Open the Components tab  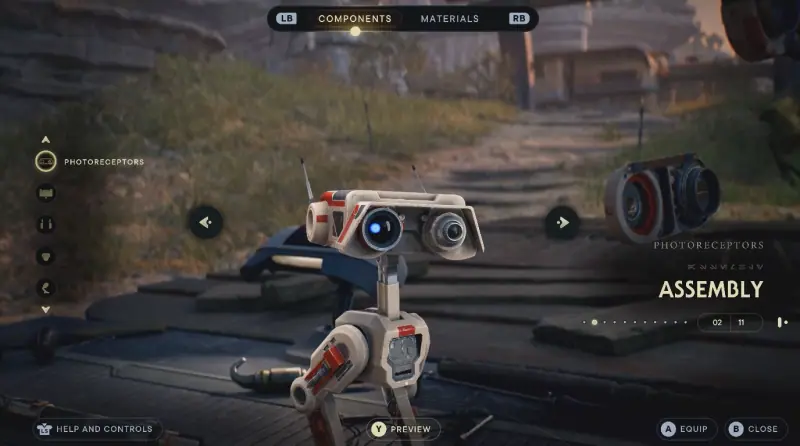[354, 19]
